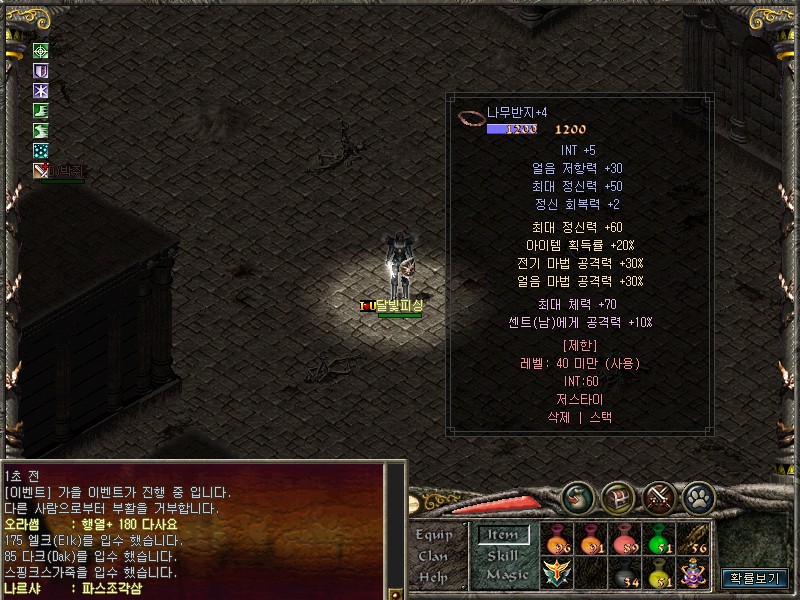Open the Help menu
This screenshot has width=800, height=600.
pos(434,577)
